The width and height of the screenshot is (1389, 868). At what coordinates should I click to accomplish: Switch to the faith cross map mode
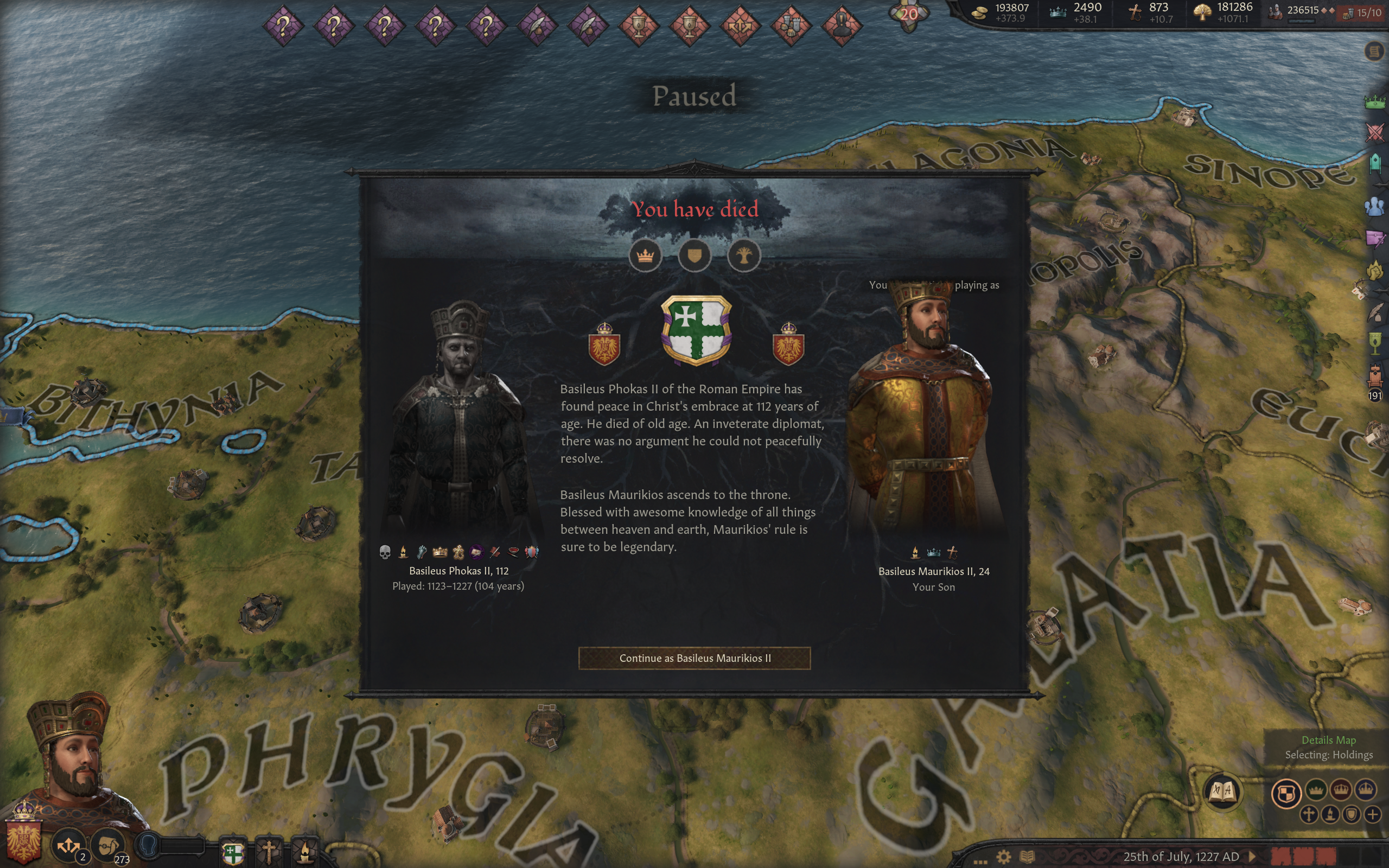coord(1309,814)
